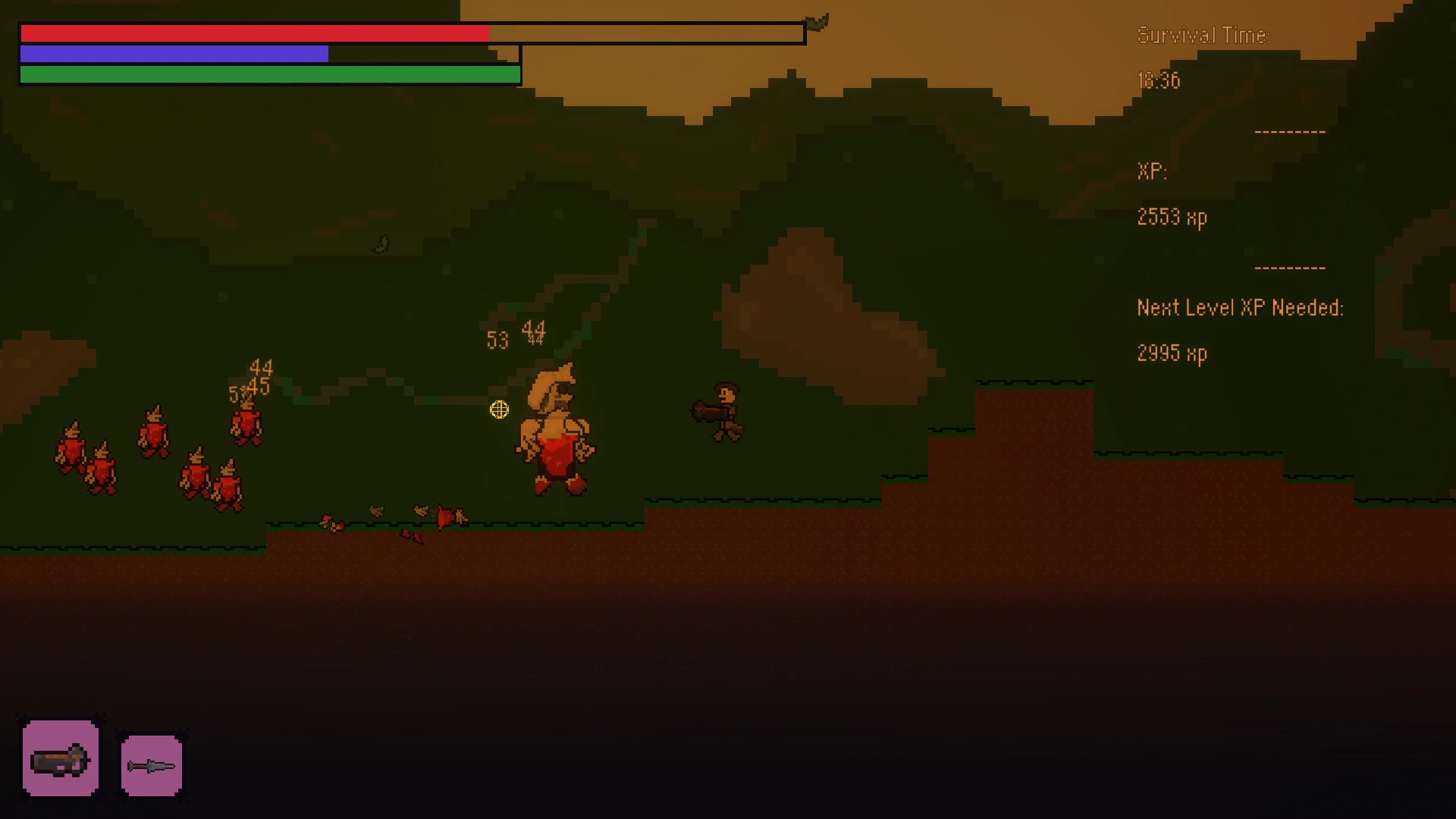Select the Next Level XP Needed label
Viewport: 1456px width, 819px height.
point(1239,308)
